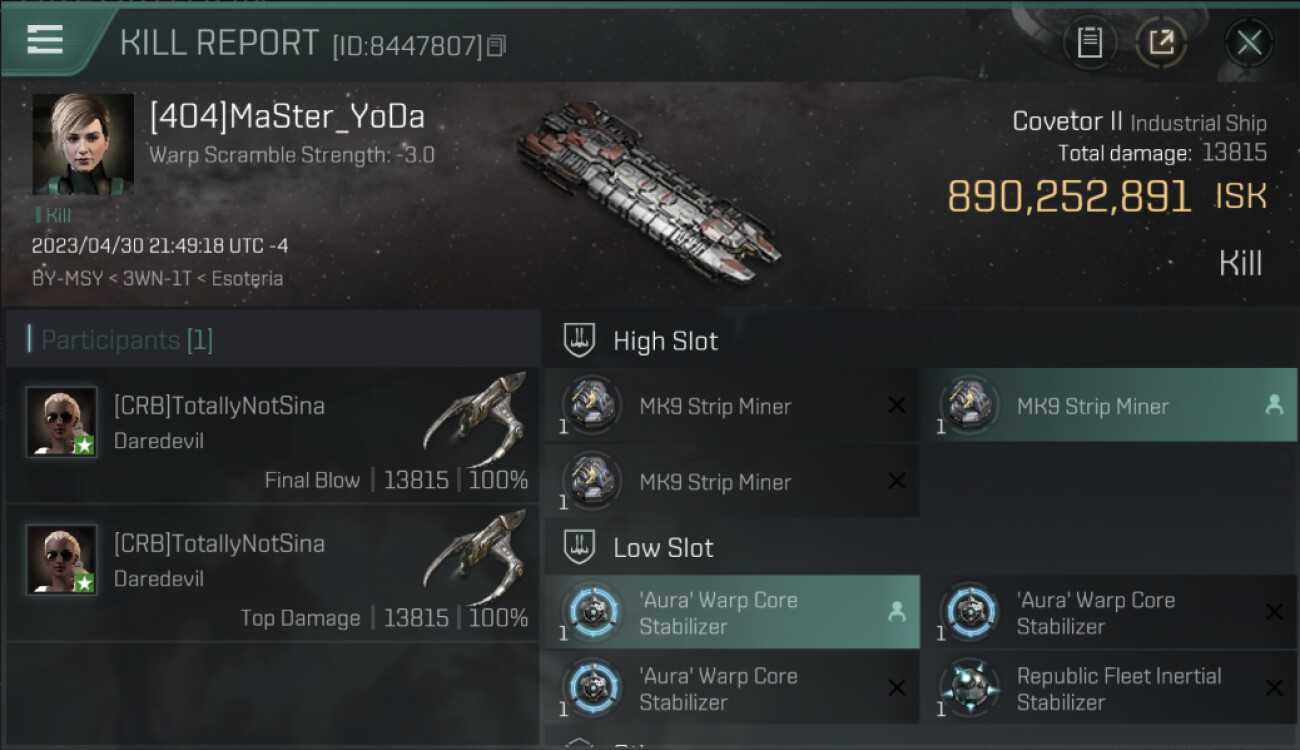Image resolution: width=1300 pixels, height=750 pixels.
Task: Select the highlighted 'Aura' Warp Core Stabilizer
Action: (x=731, y=613)
